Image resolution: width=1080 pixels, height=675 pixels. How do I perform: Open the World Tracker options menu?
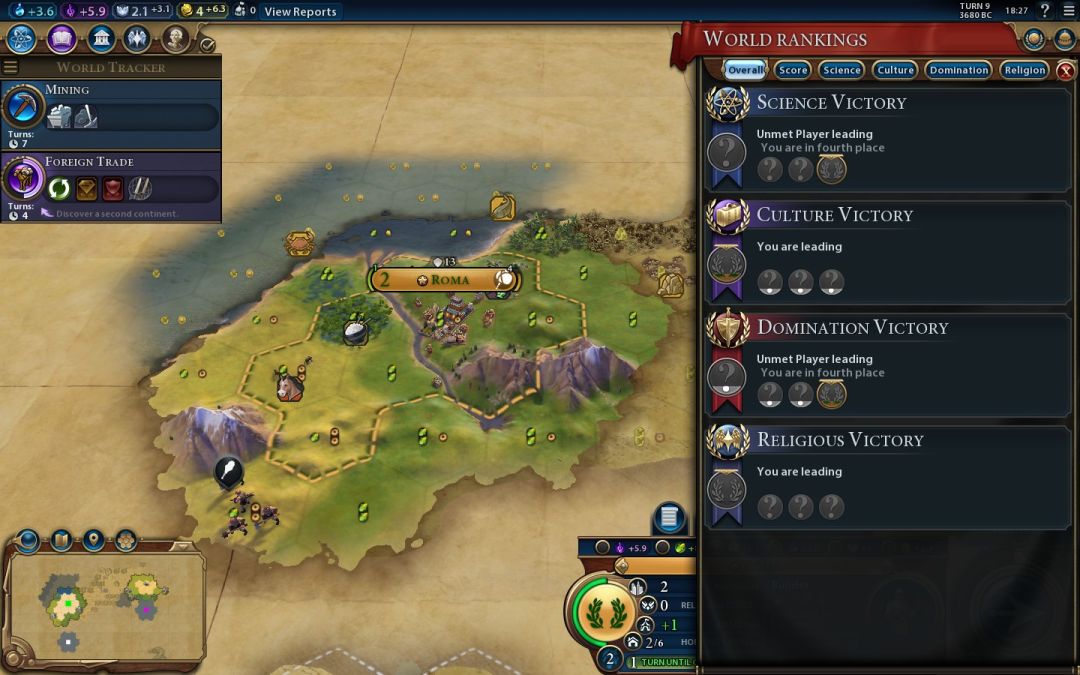(x=11, y=67)
